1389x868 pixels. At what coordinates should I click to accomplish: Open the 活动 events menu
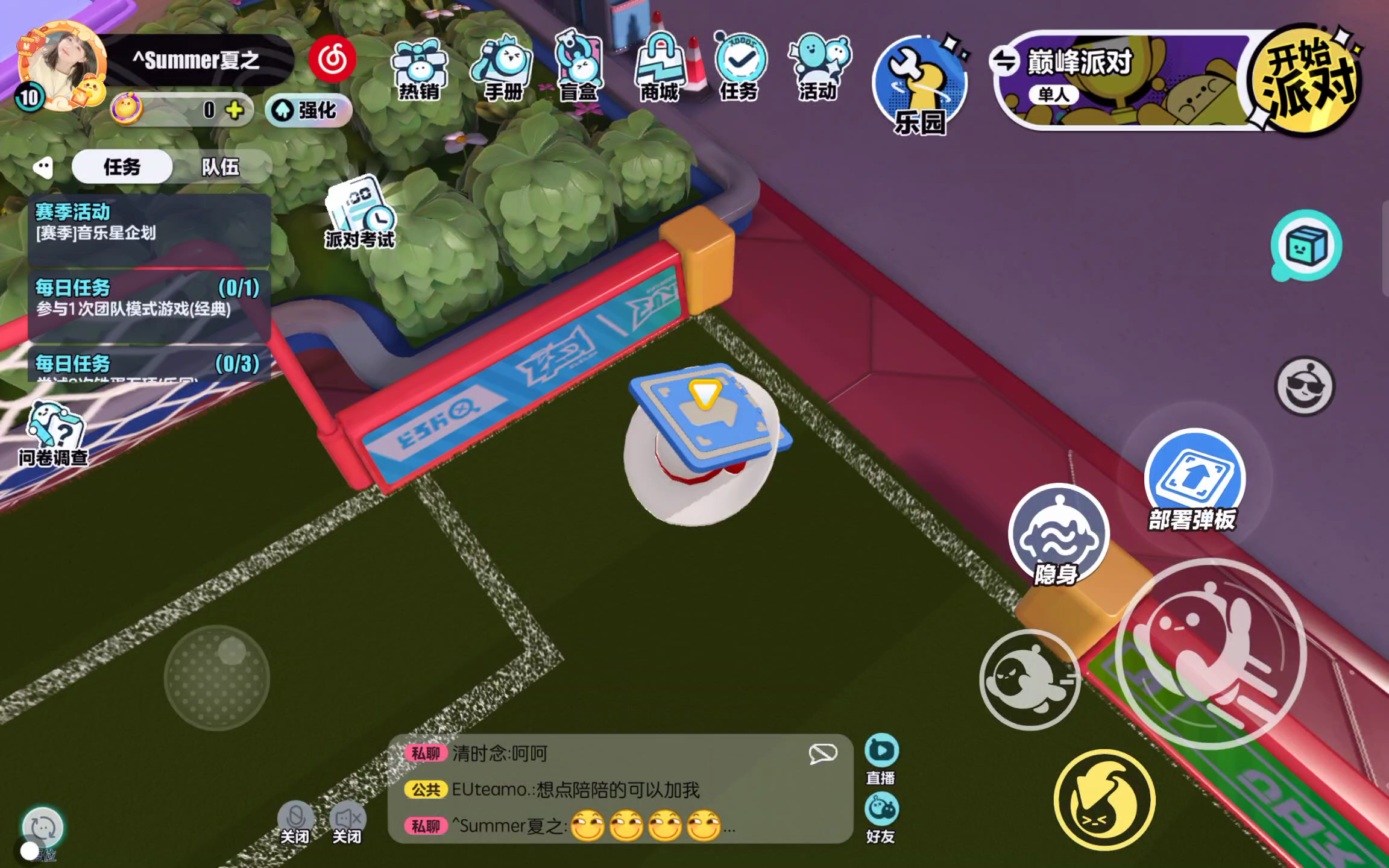tap(818, 68)
